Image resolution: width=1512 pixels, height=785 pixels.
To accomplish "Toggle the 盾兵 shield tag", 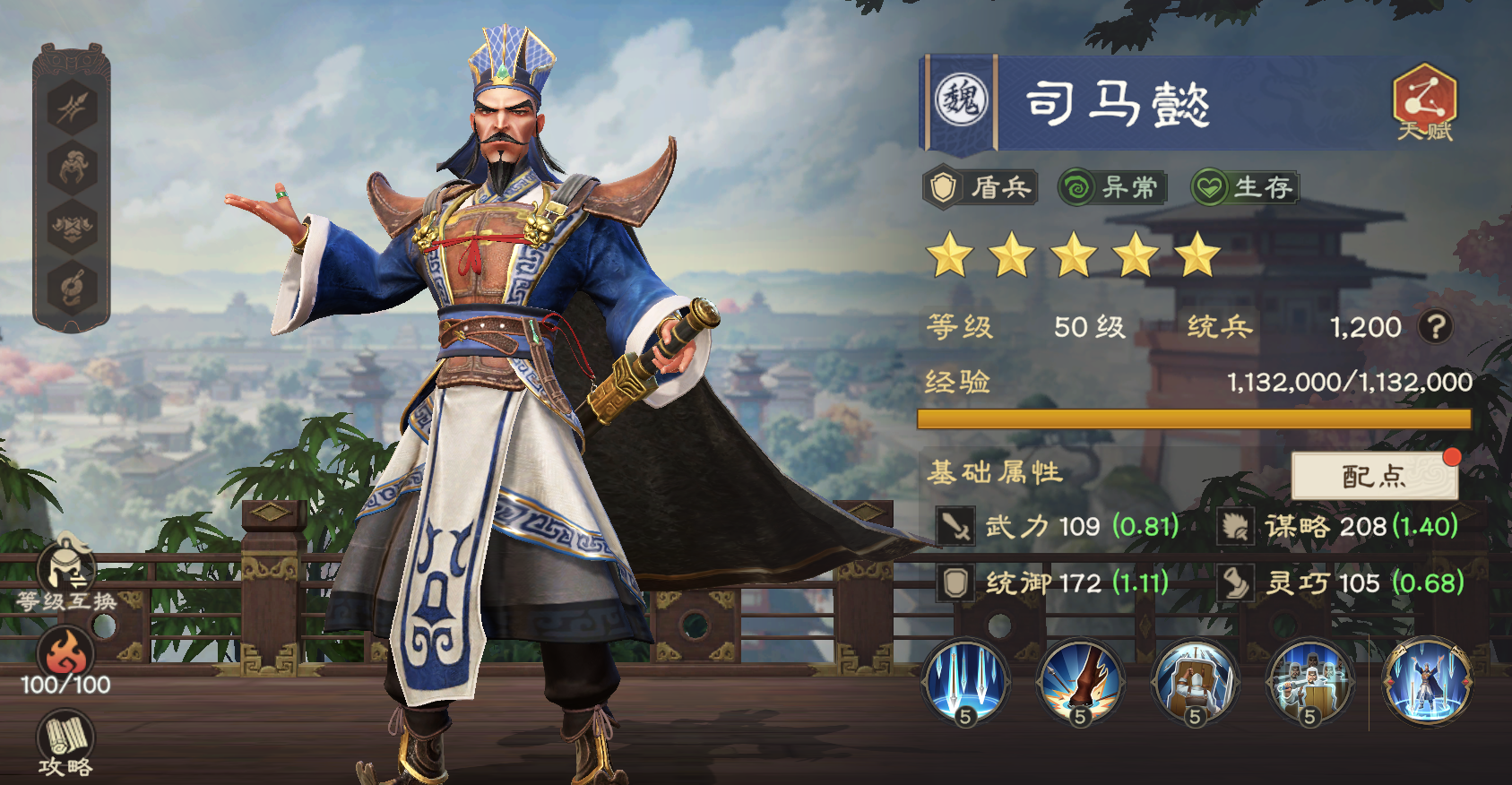I will click(981, 187).
